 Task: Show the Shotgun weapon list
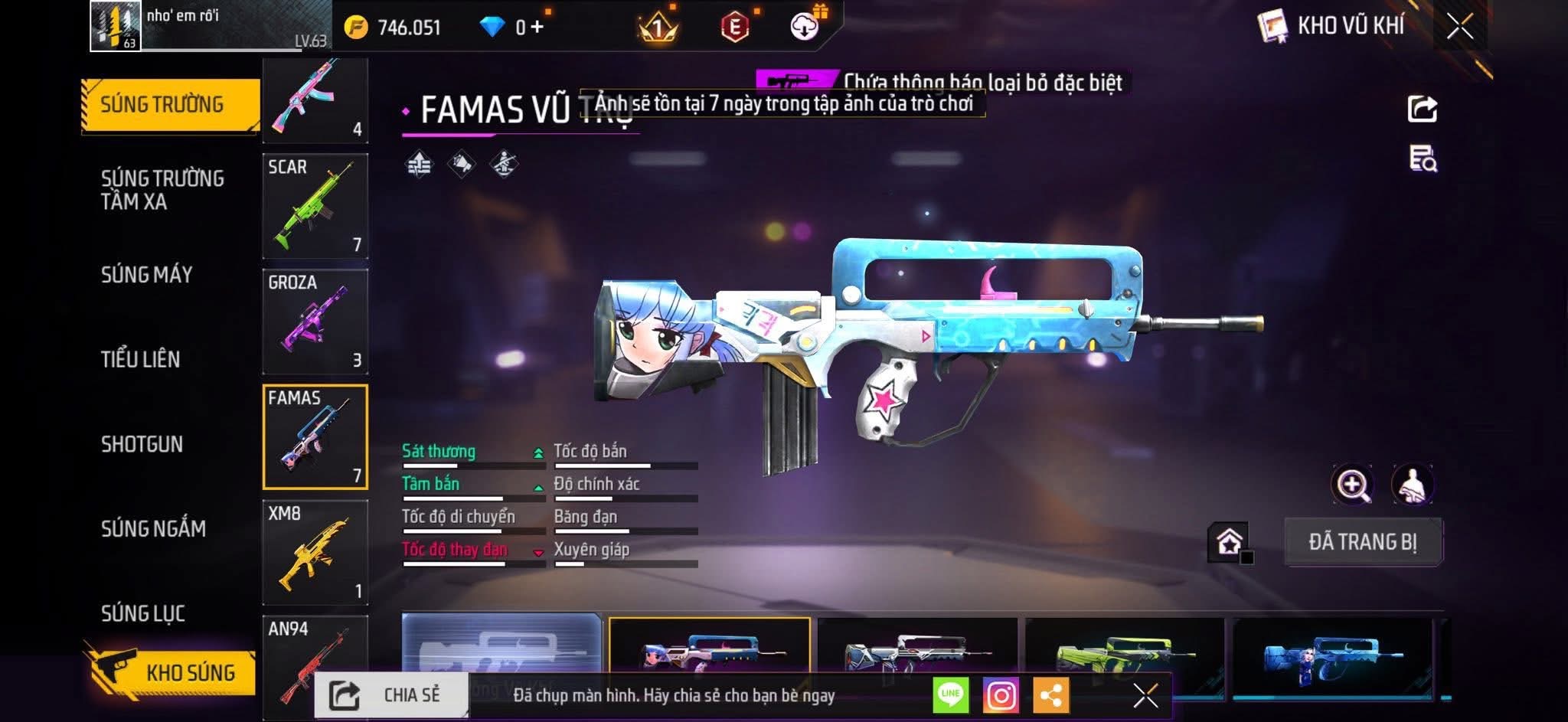point(142,444)
